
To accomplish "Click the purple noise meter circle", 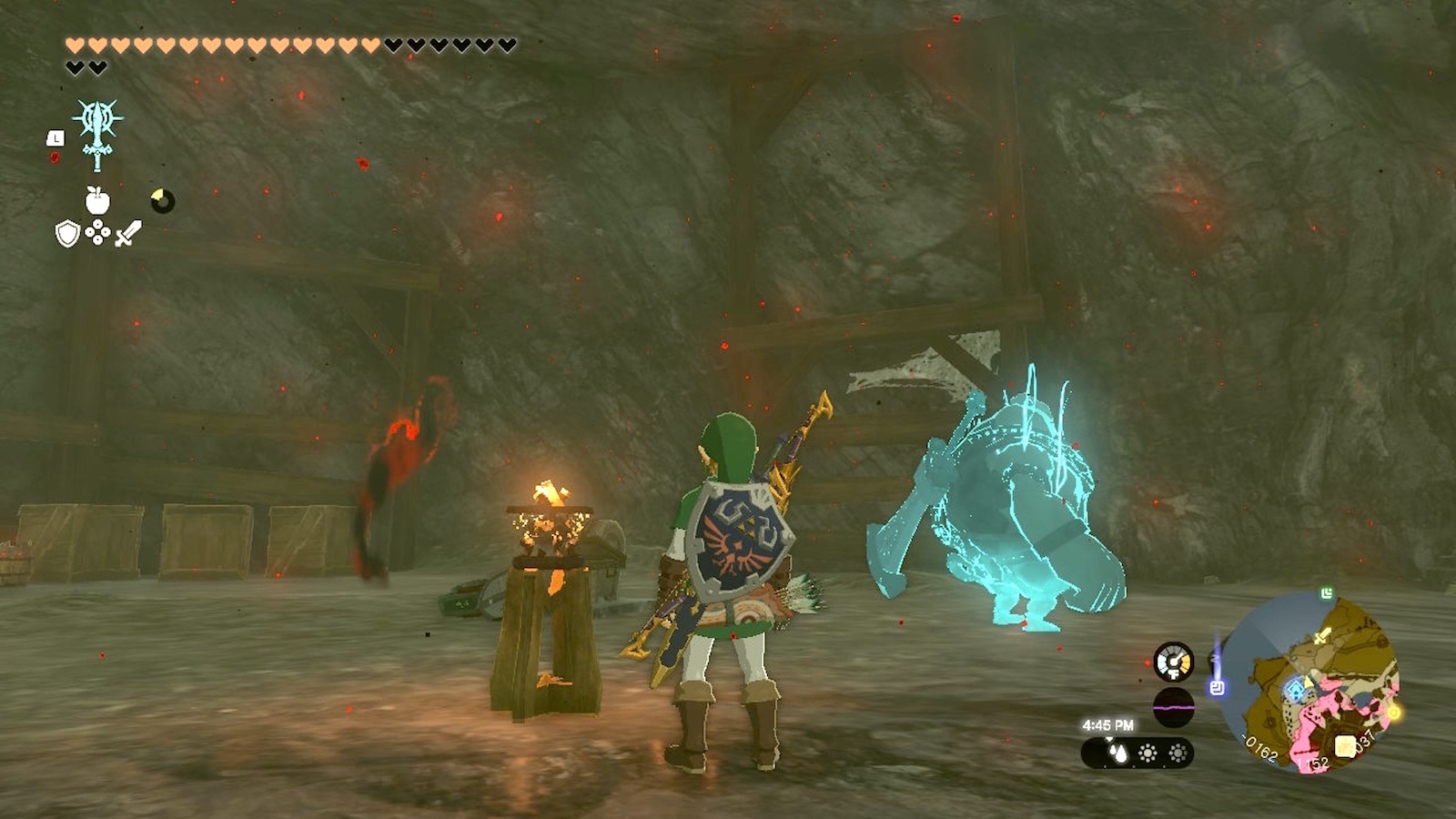I will click(x=1174, y=707).
